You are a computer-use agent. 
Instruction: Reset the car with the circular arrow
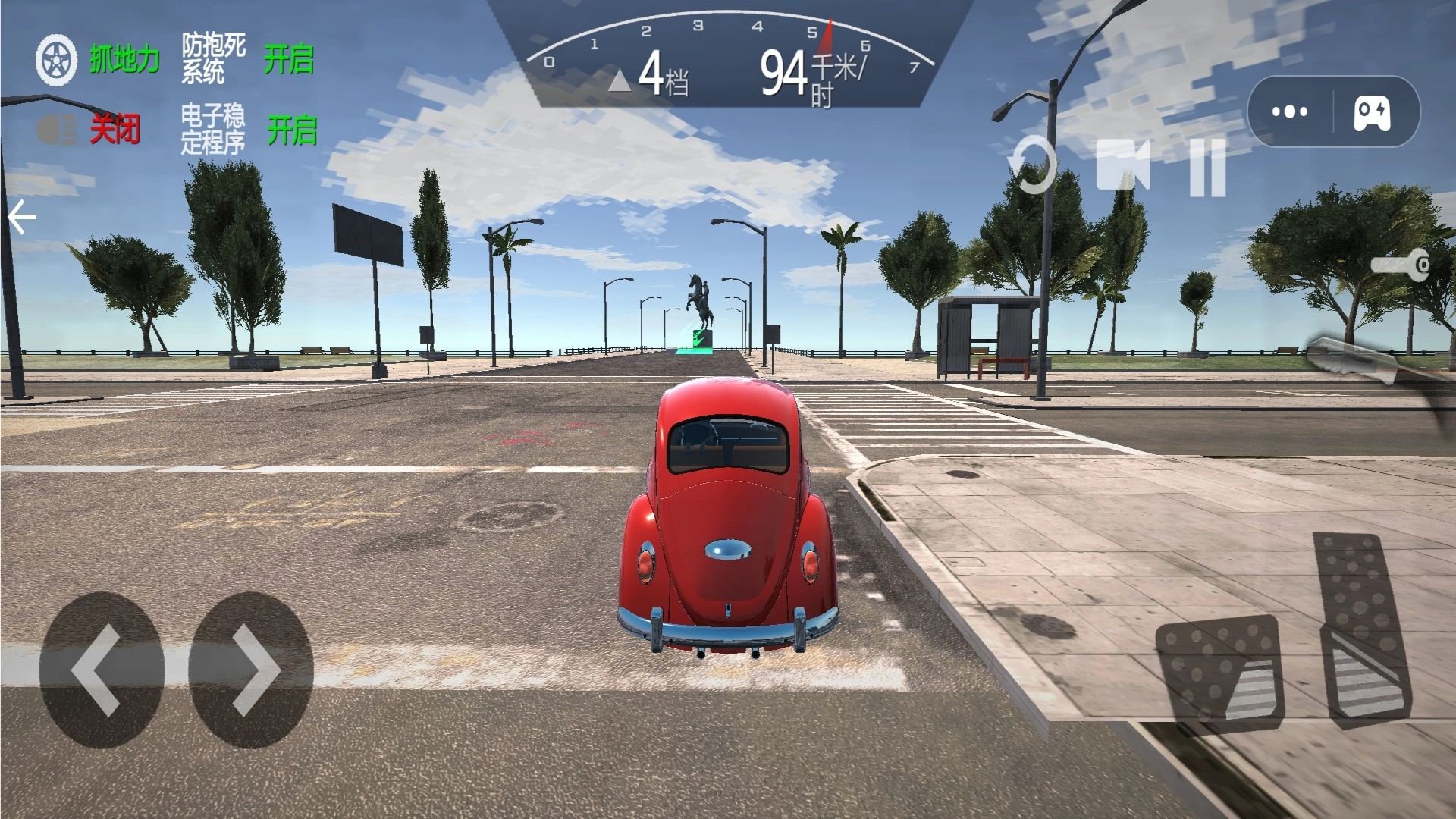pyautogui.click(x=1033, y=165)
